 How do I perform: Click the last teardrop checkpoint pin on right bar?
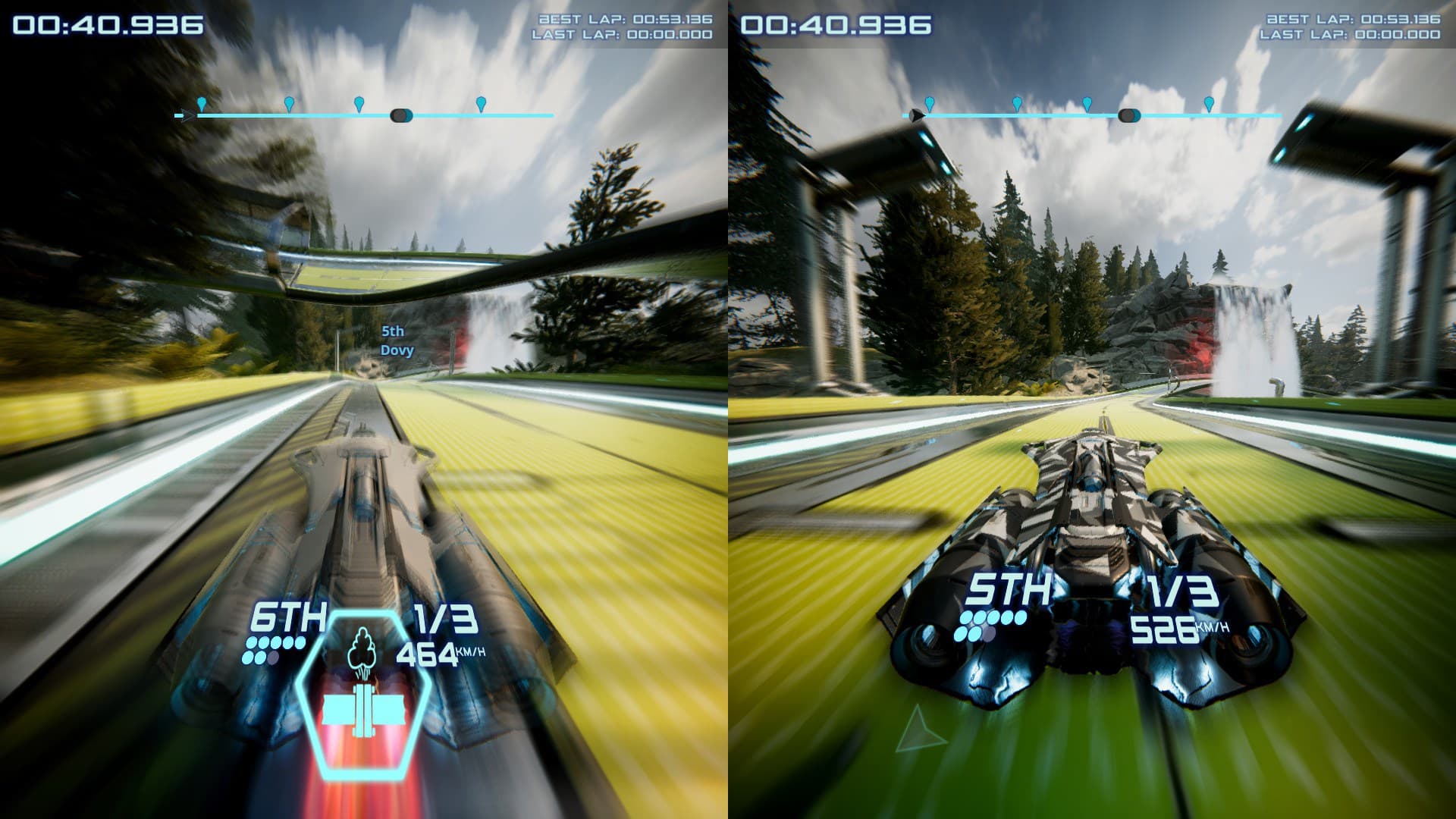tap(1209, 105)
